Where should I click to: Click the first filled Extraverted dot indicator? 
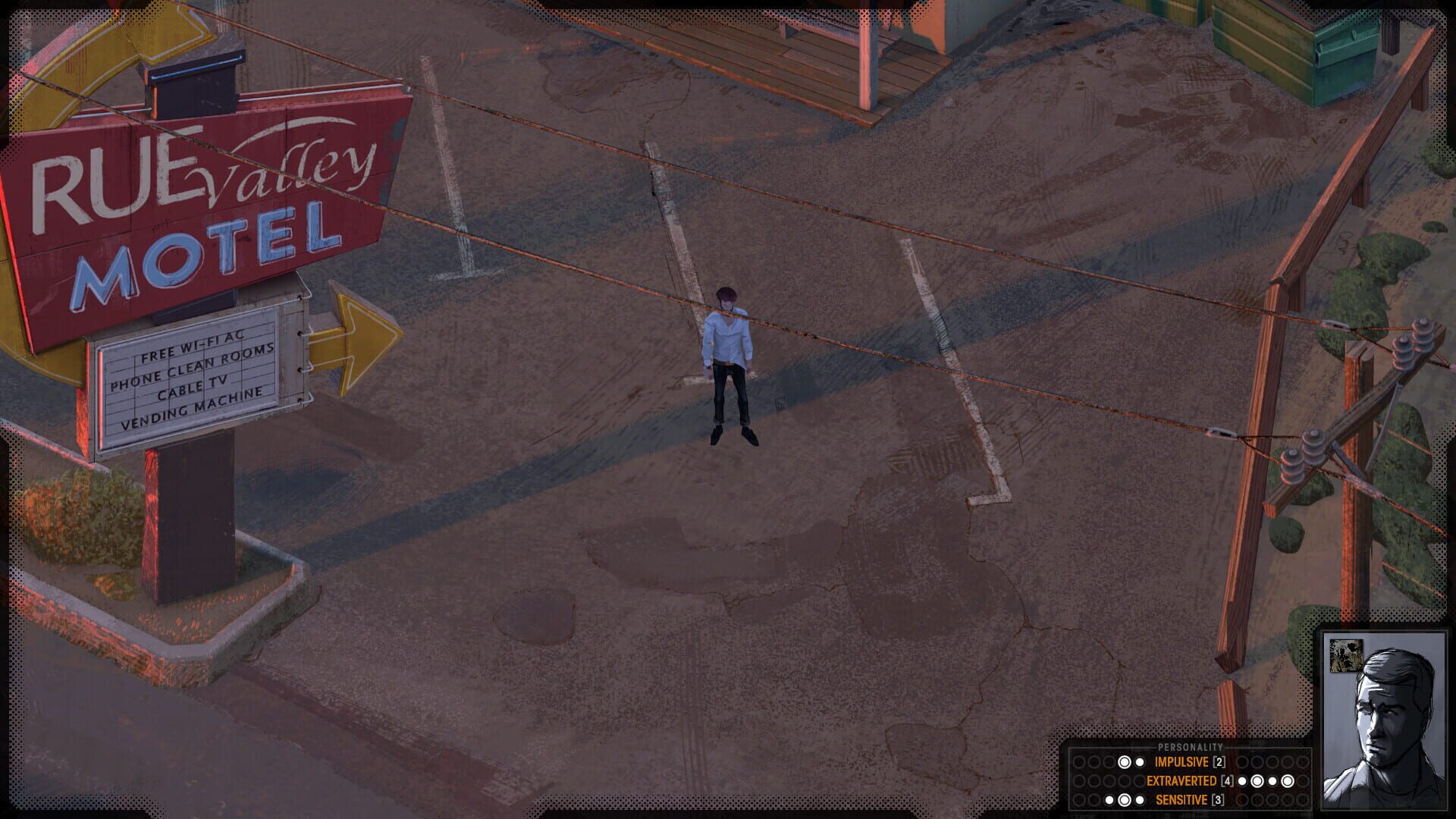click(1242, 780)
